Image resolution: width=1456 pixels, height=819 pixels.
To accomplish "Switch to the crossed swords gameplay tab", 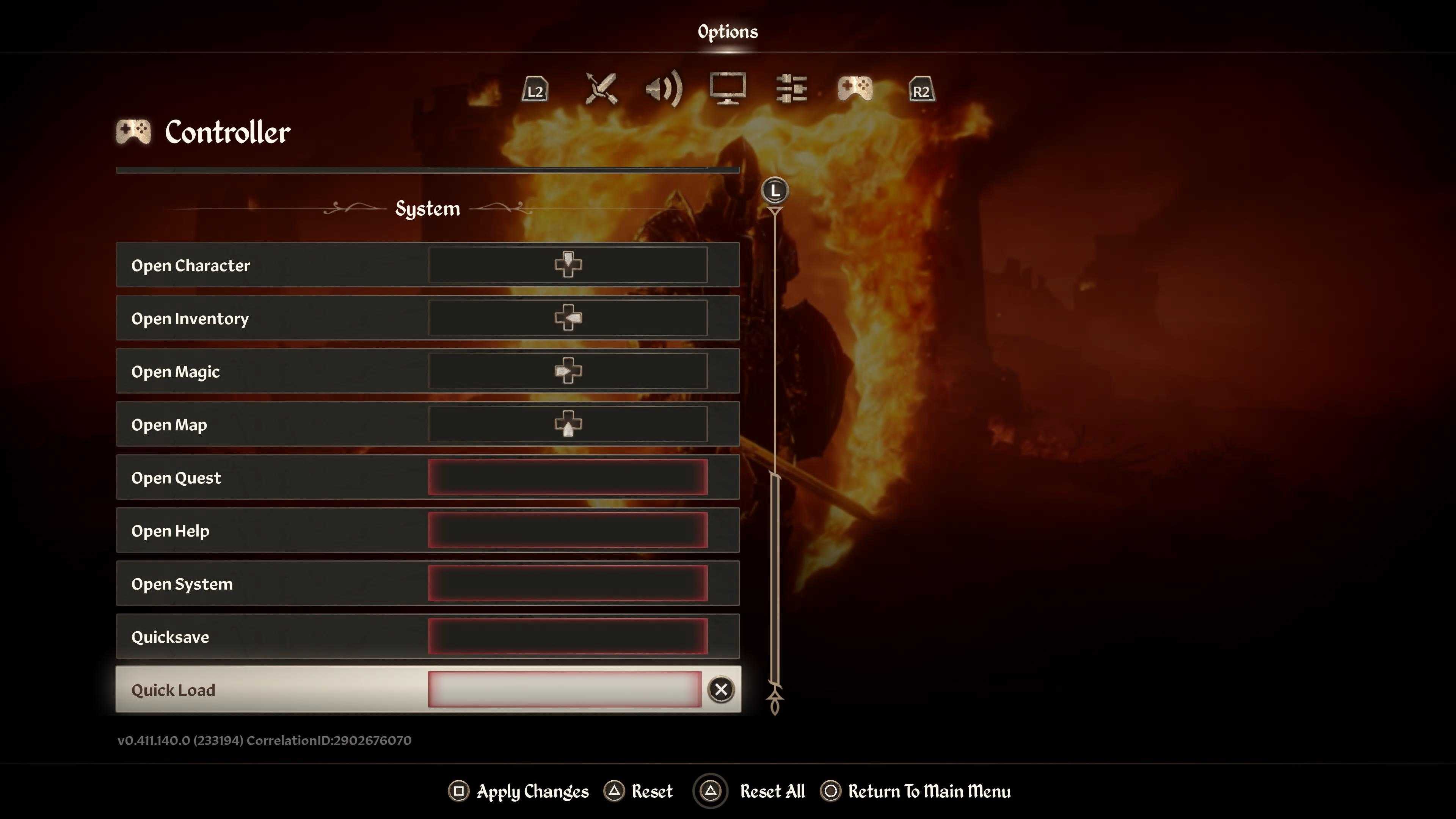I will [601, 89].
